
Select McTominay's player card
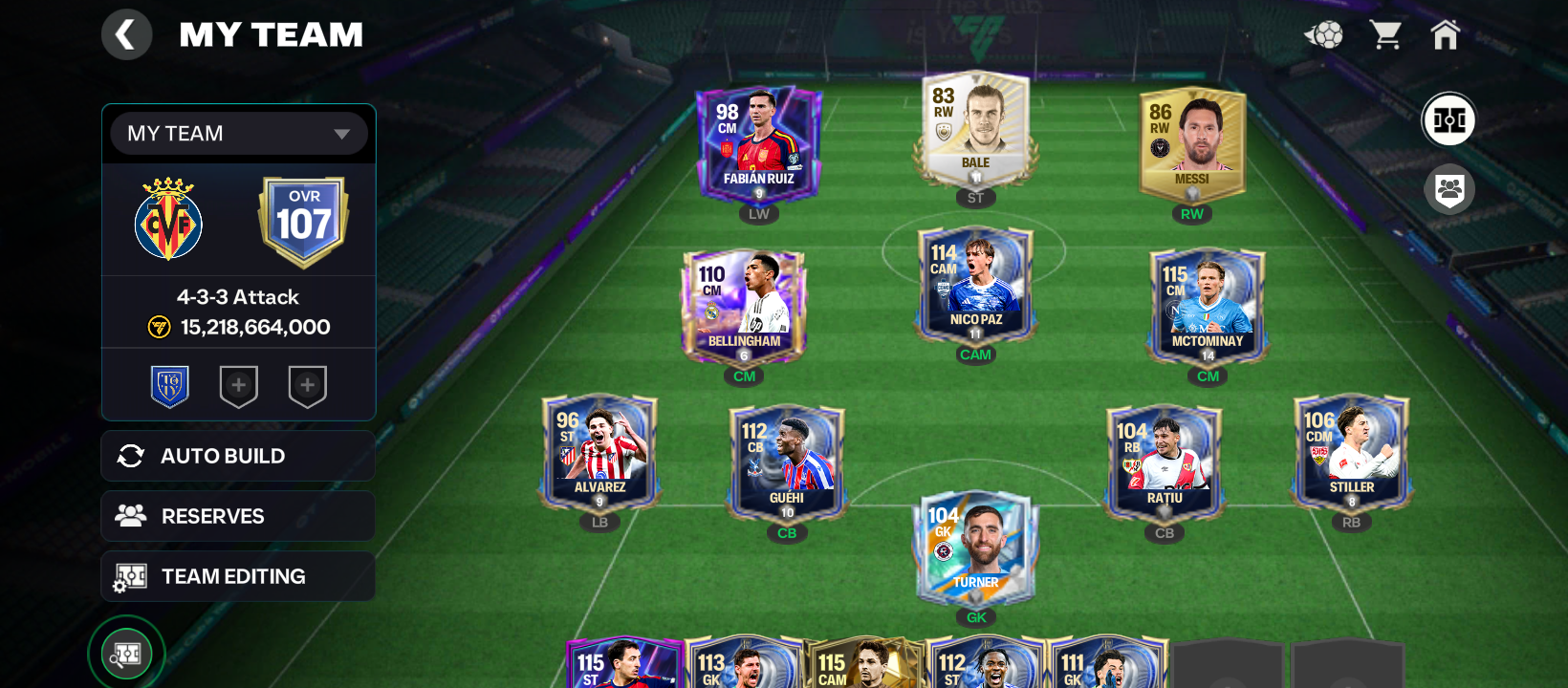coord(1208,306)
